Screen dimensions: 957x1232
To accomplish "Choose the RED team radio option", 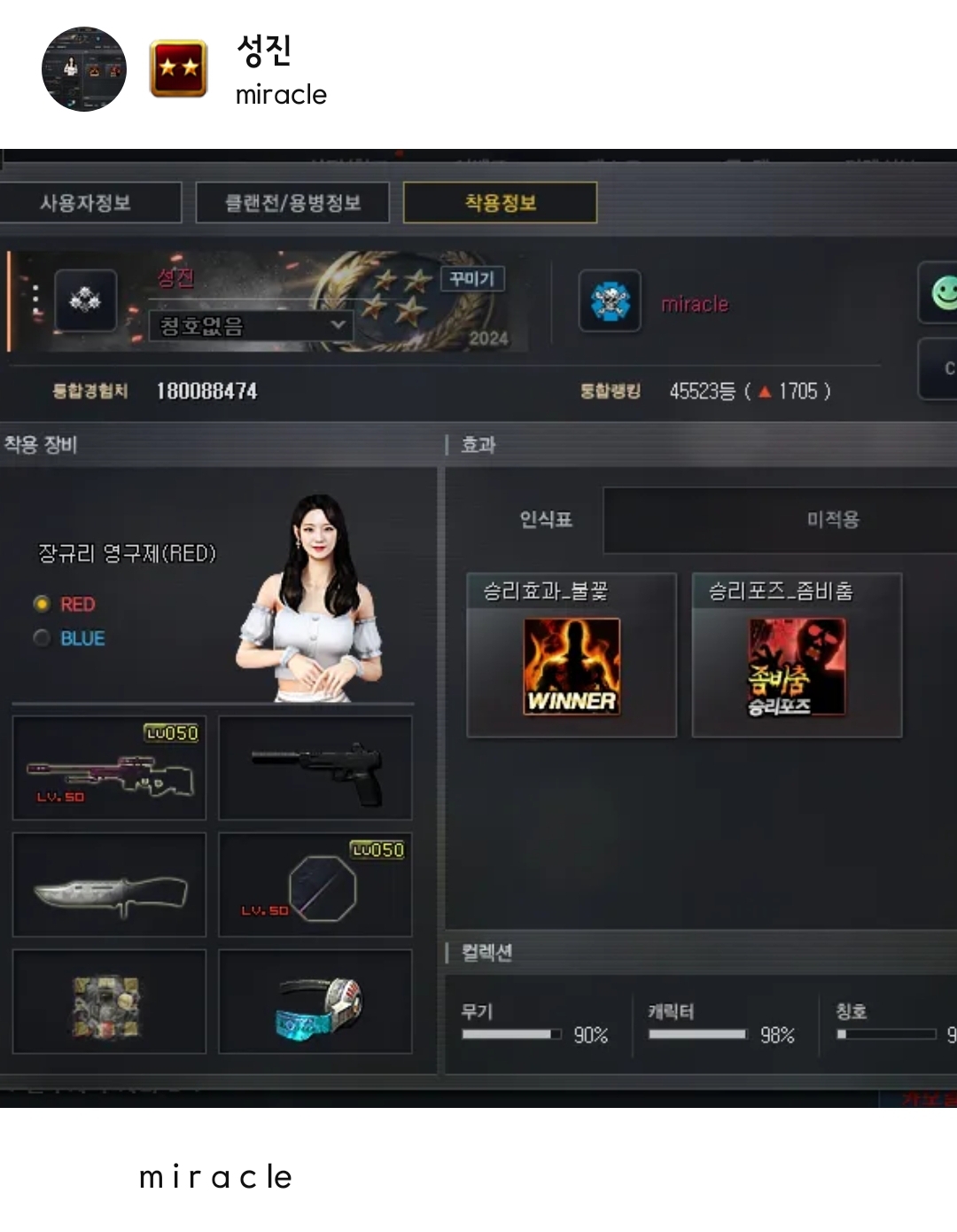I will point(42,604).
